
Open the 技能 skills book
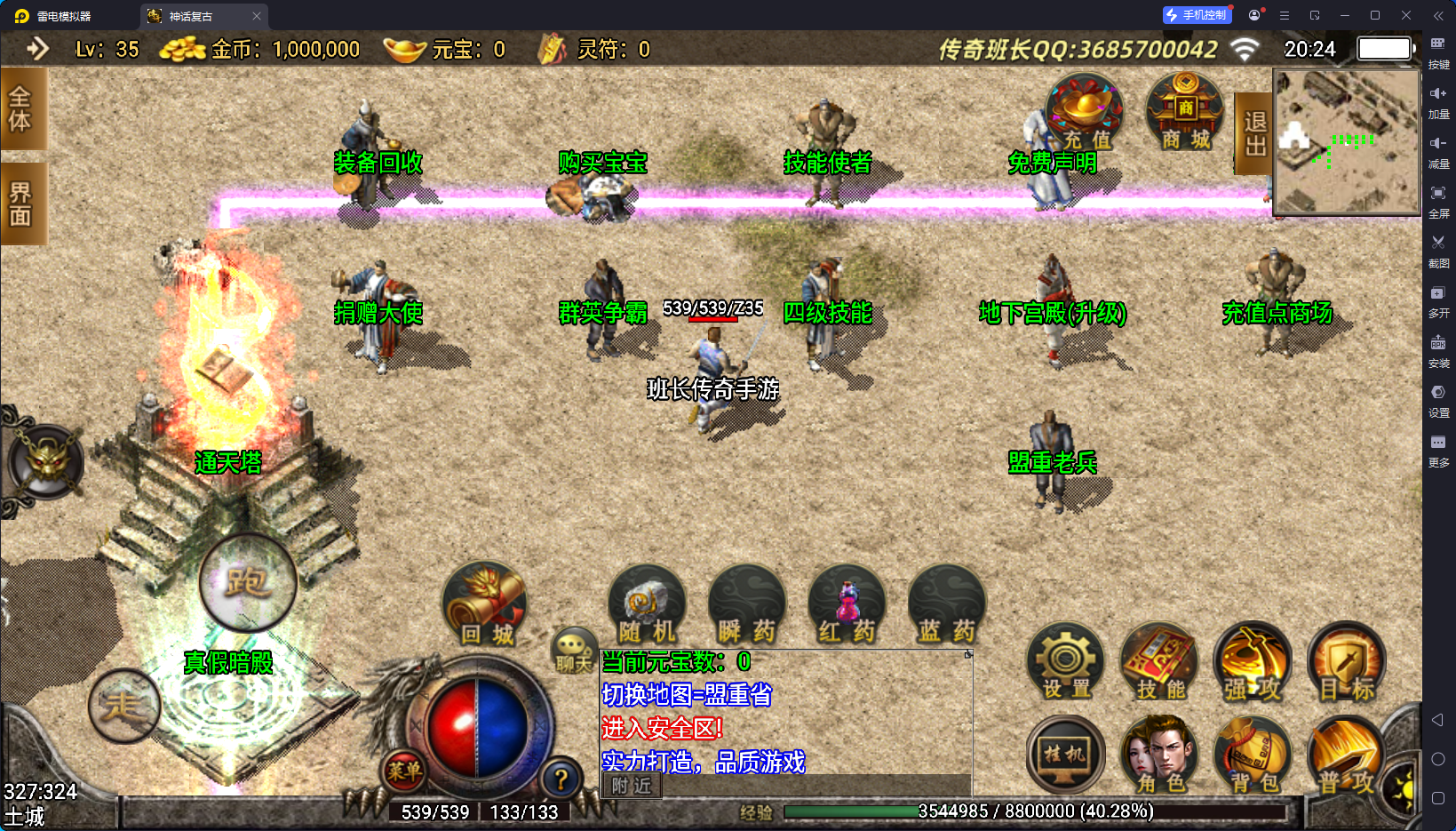tap(1159, 663)
